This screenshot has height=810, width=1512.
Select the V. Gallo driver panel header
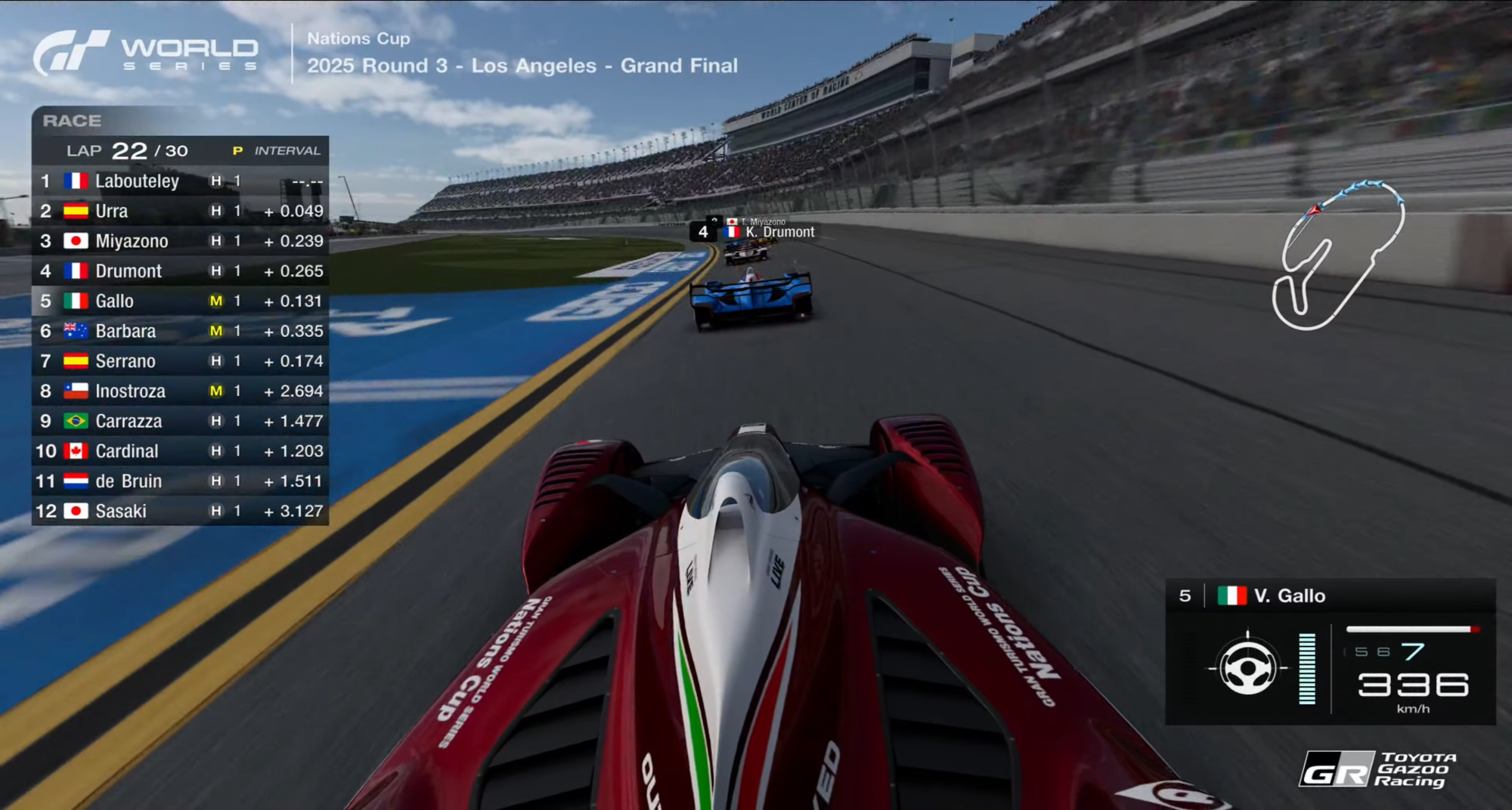pos(1331,596)
